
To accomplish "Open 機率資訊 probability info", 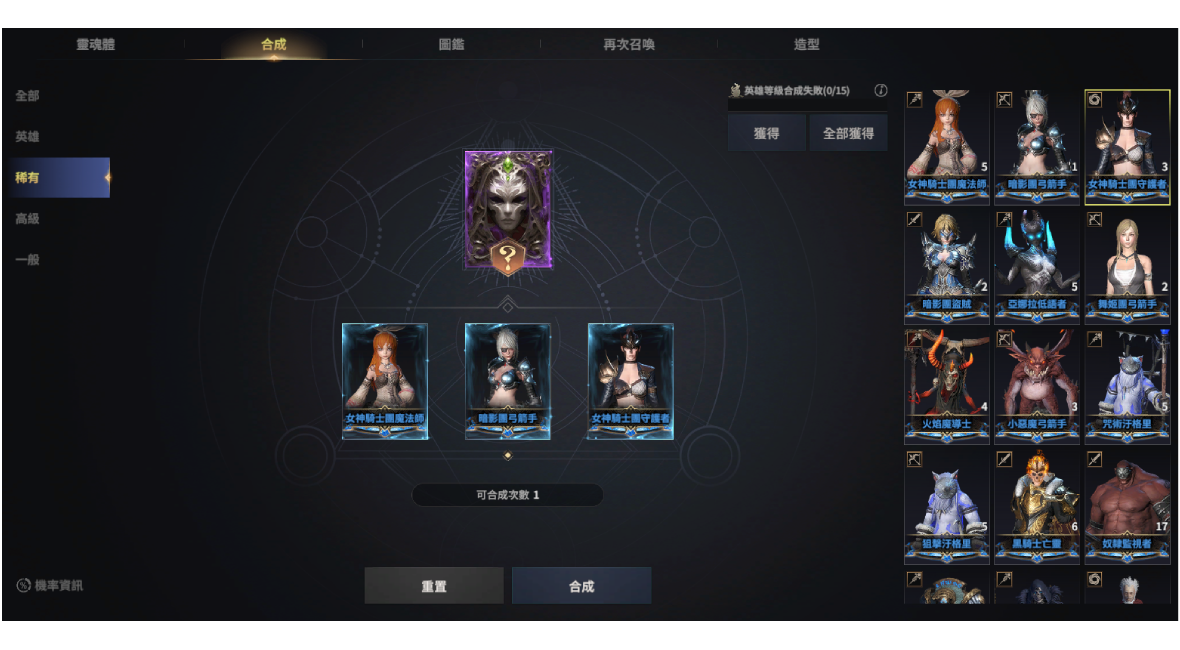I will (50, 585).
